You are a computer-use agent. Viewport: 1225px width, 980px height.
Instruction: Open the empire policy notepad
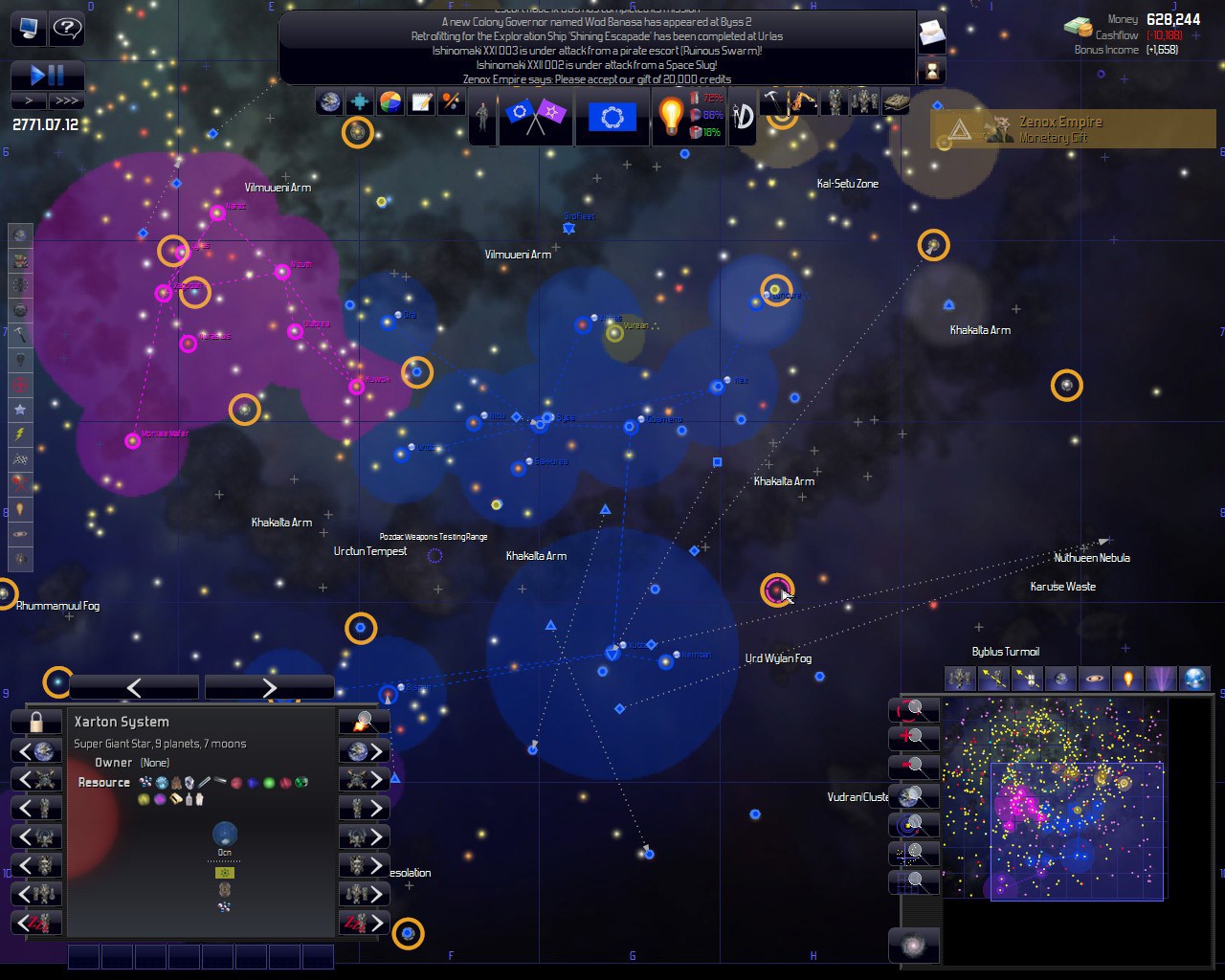click(x=421, y=102)
